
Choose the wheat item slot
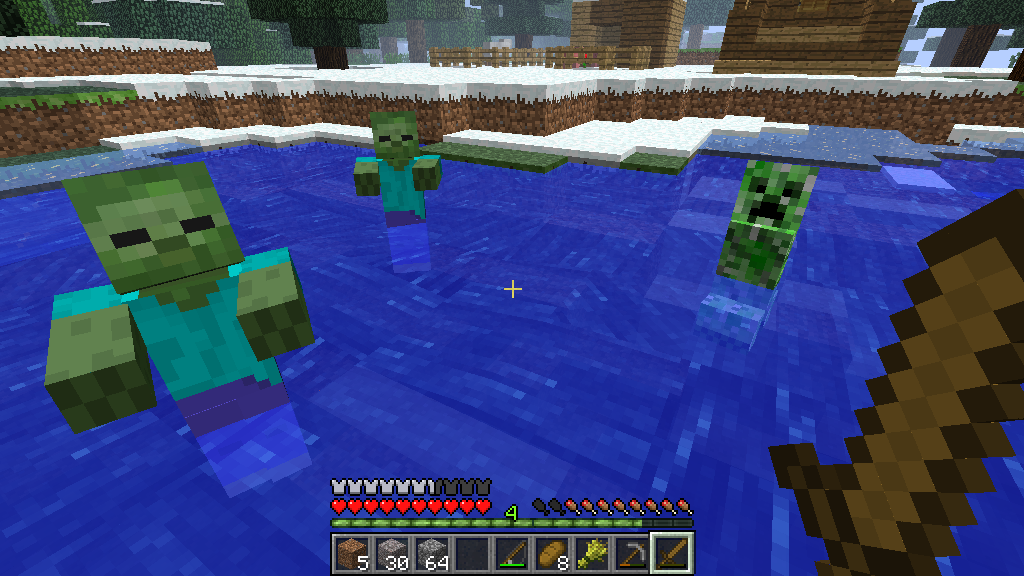[591, 553]
